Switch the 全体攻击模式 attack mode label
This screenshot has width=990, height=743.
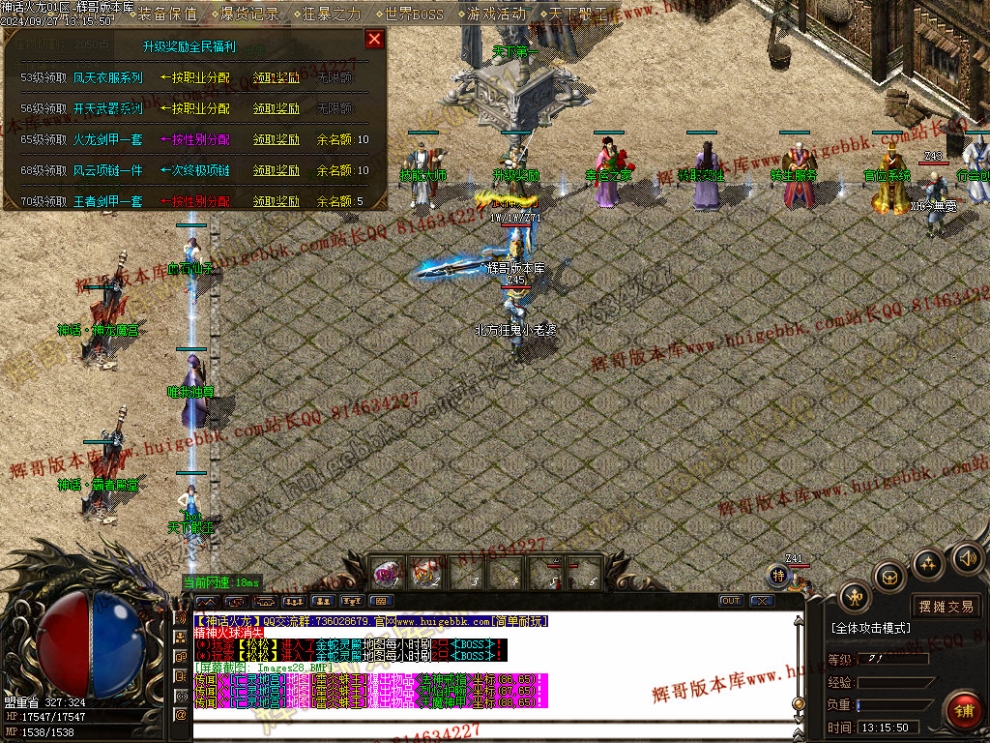[870, 628]
